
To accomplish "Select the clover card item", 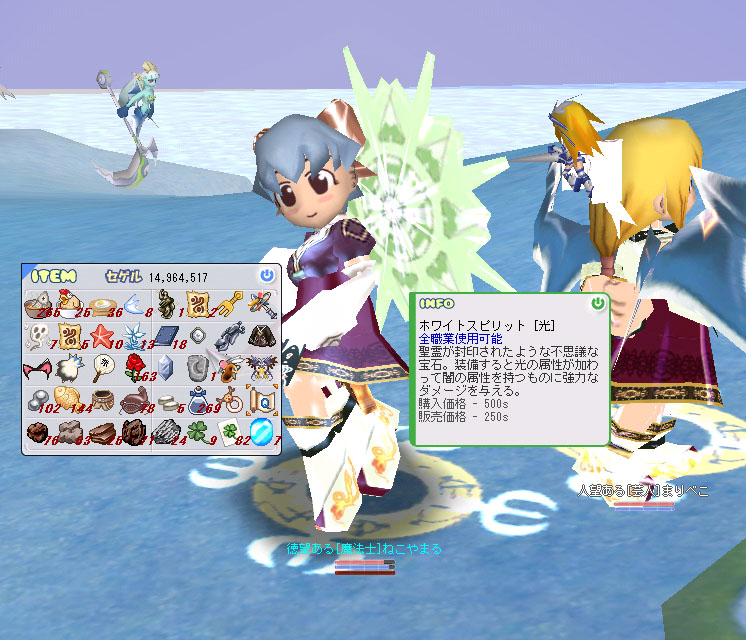I will click(x=230, y=432).
